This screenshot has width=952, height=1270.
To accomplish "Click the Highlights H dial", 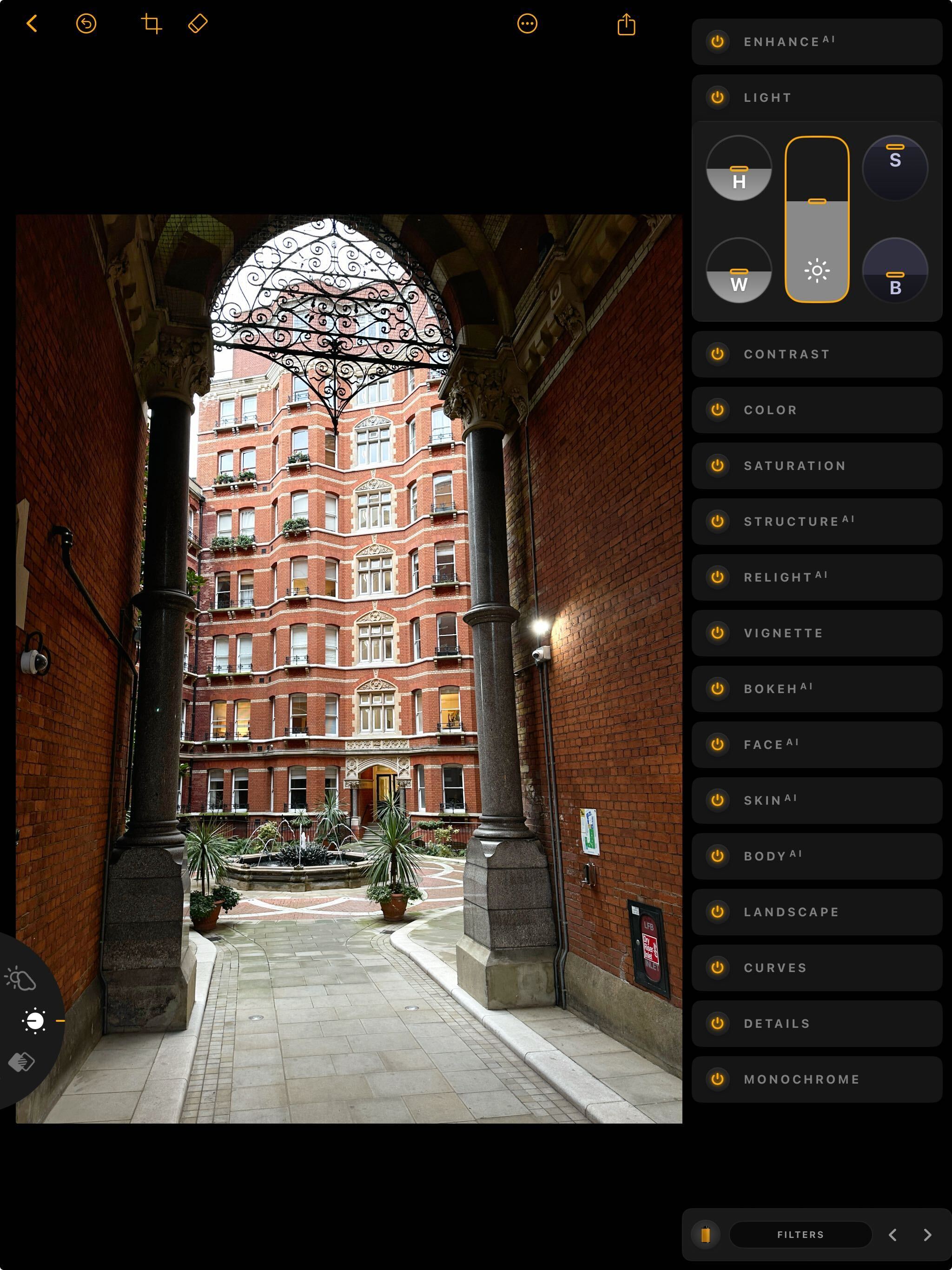I will [x=738, y=168].
